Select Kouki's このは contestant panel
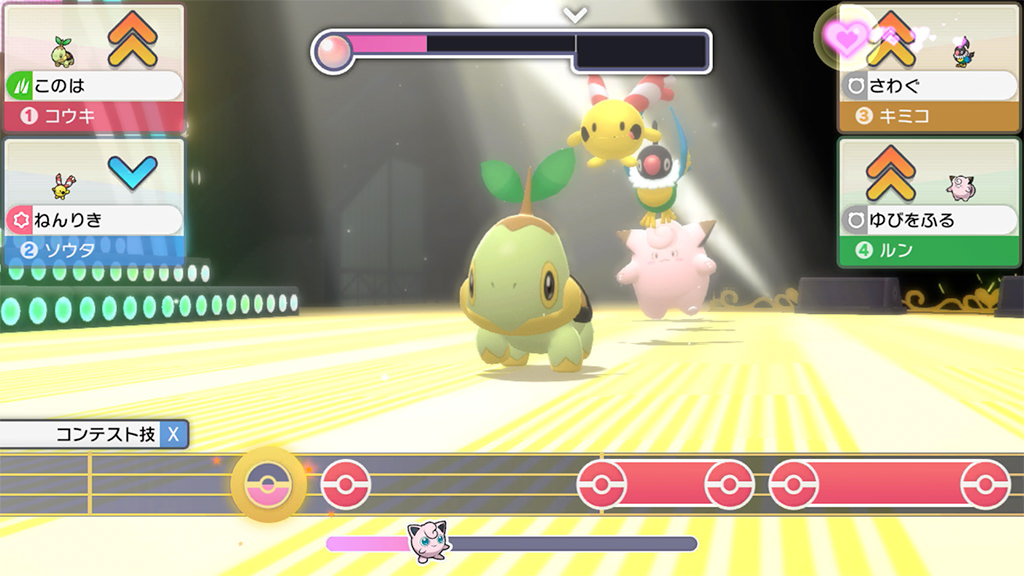The image size is (1024, 576). (x=93, y=68)
